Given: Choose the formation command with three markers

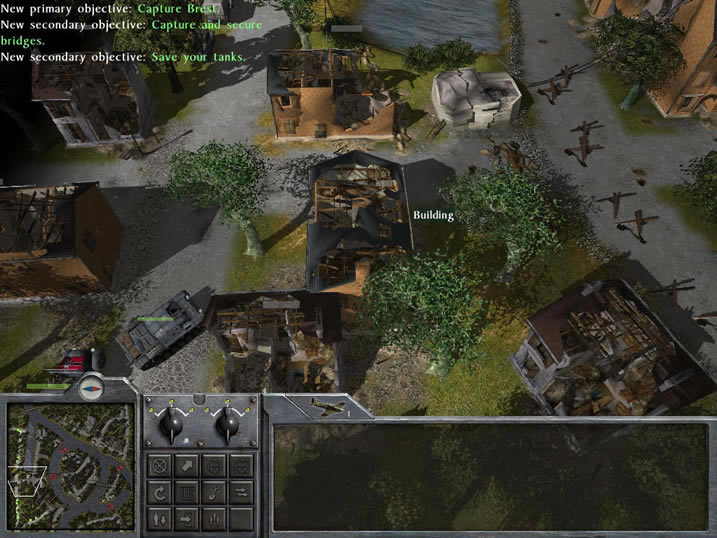Looking at the screenshot, I should [x=213, y=519].
